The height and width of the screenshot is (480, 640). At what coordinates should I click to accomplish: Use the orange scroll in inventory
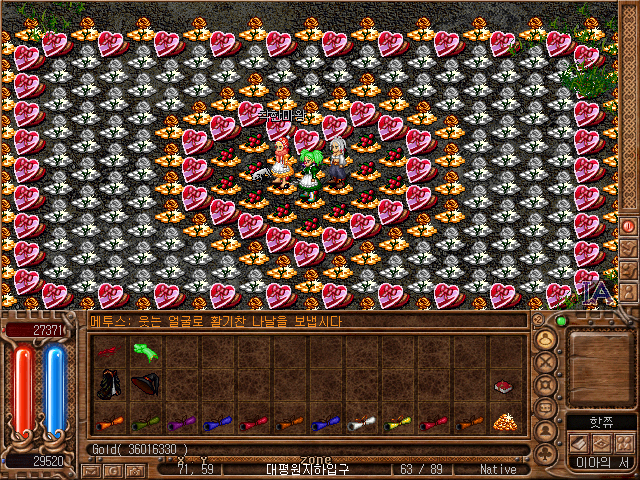[x=108, y=423]
